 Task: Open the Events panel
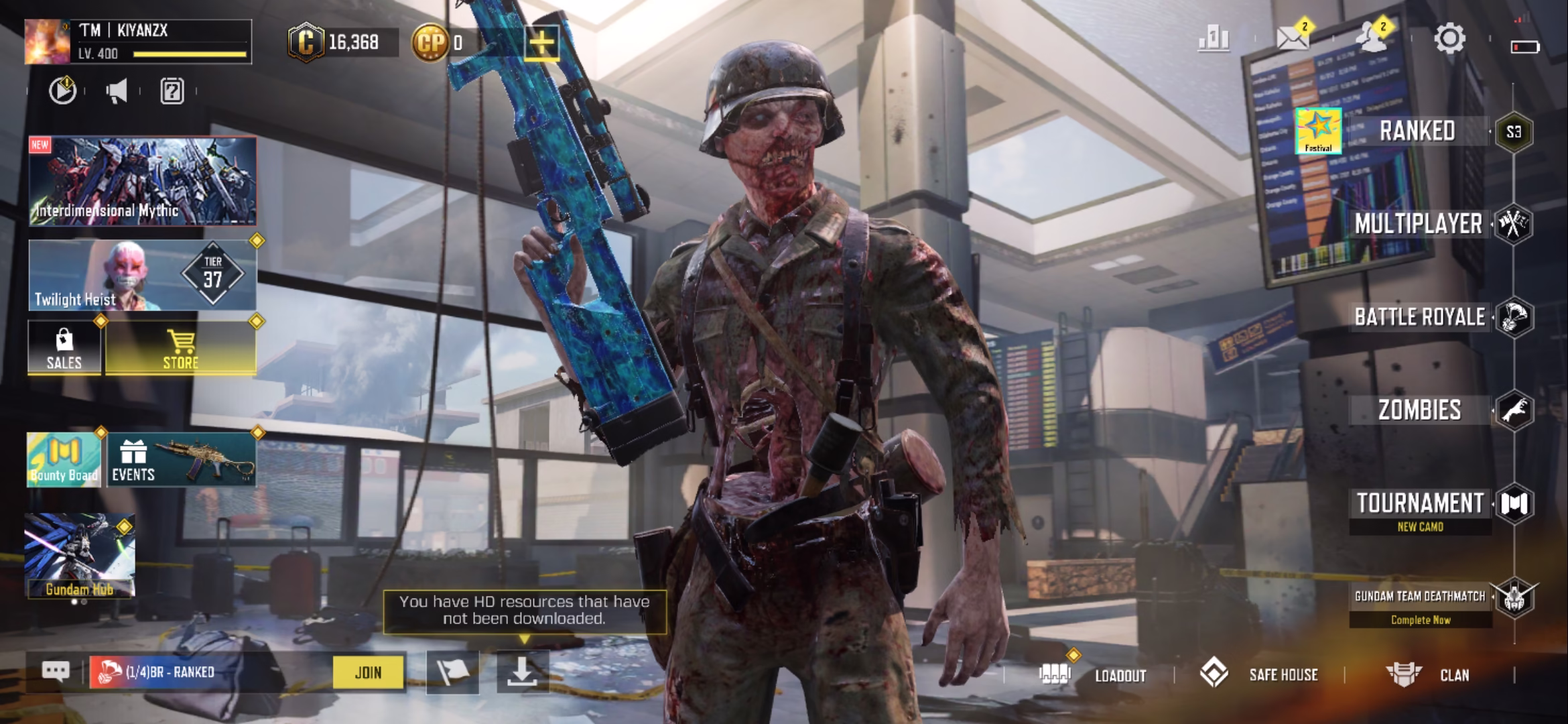[181, 460]
